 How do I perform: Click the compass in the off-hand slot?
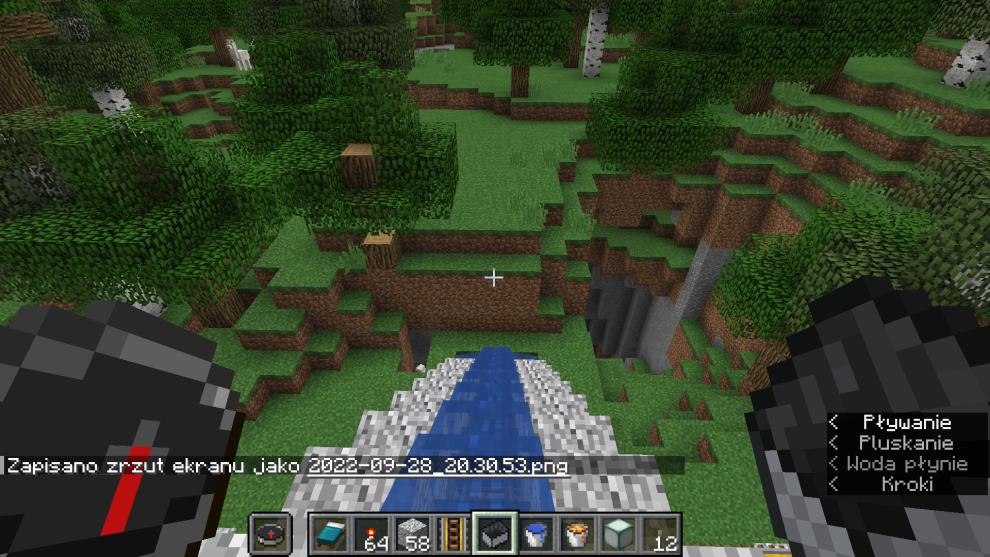[x=271, y=532]
